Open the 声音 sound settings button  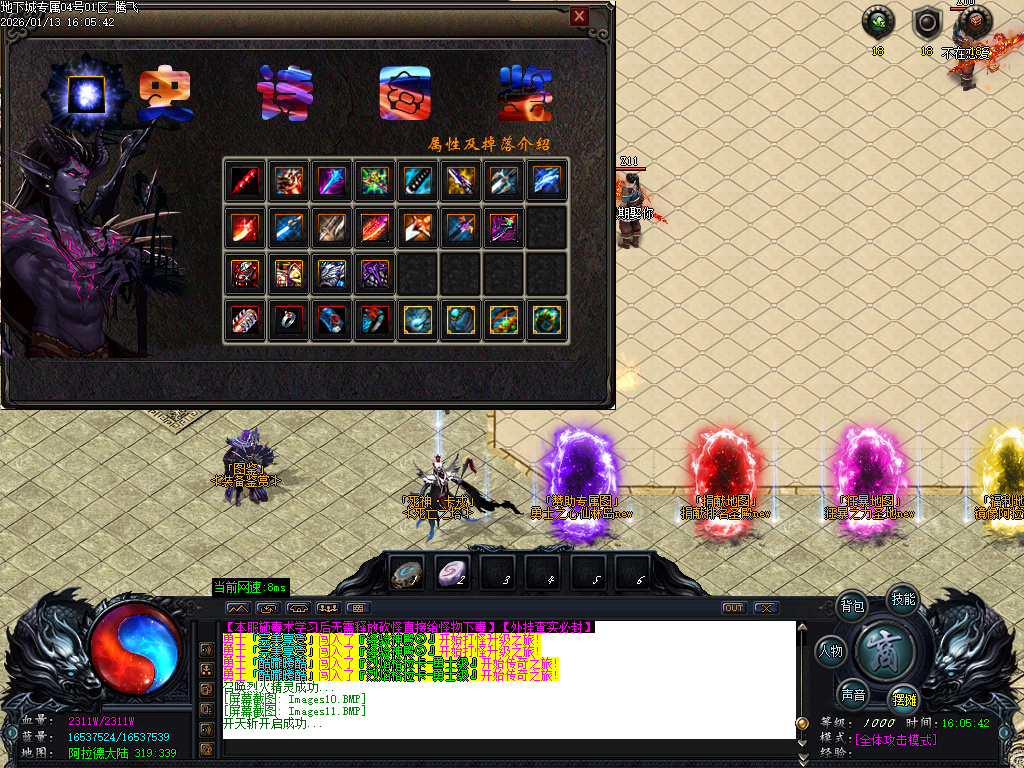coord(853,694)
